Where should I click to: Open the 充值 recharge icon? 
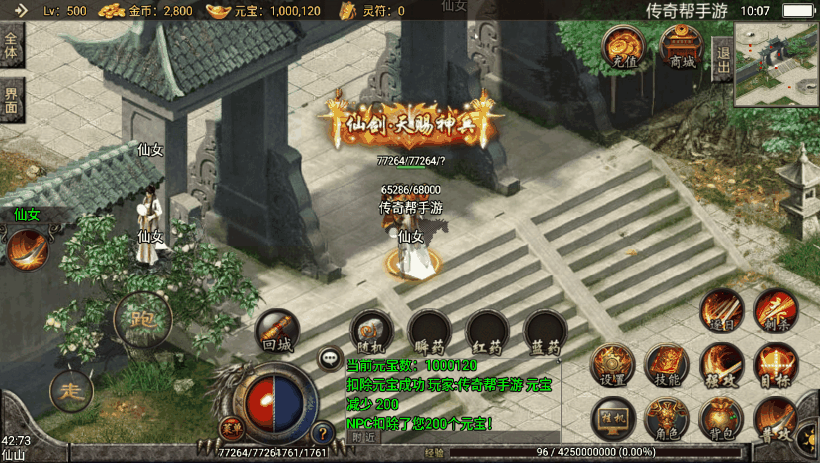pos(625,46)
